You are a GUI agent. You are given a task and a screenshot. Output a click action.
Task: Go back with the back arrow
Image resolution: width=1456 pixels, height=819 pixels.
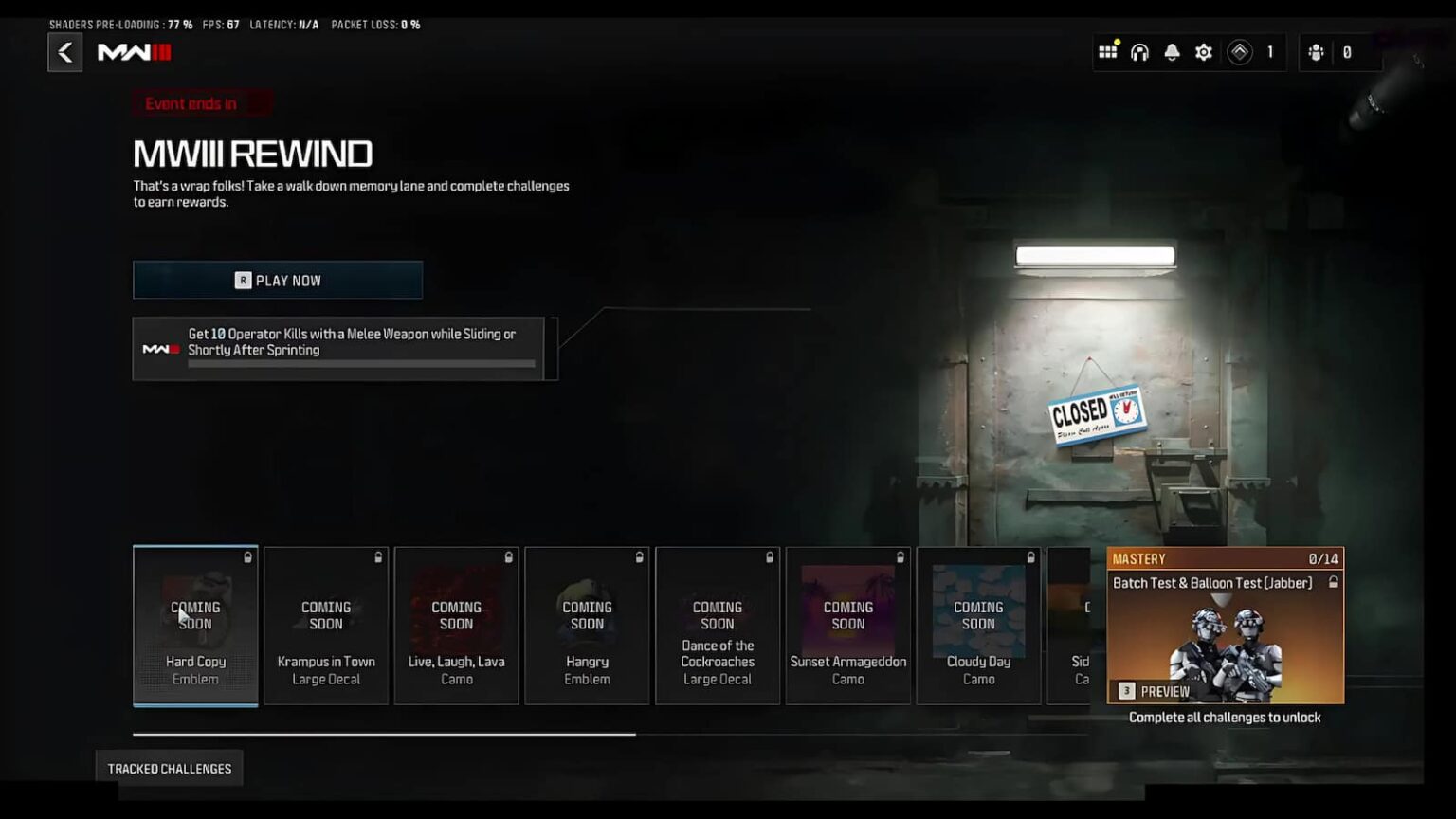coord(64,52)
